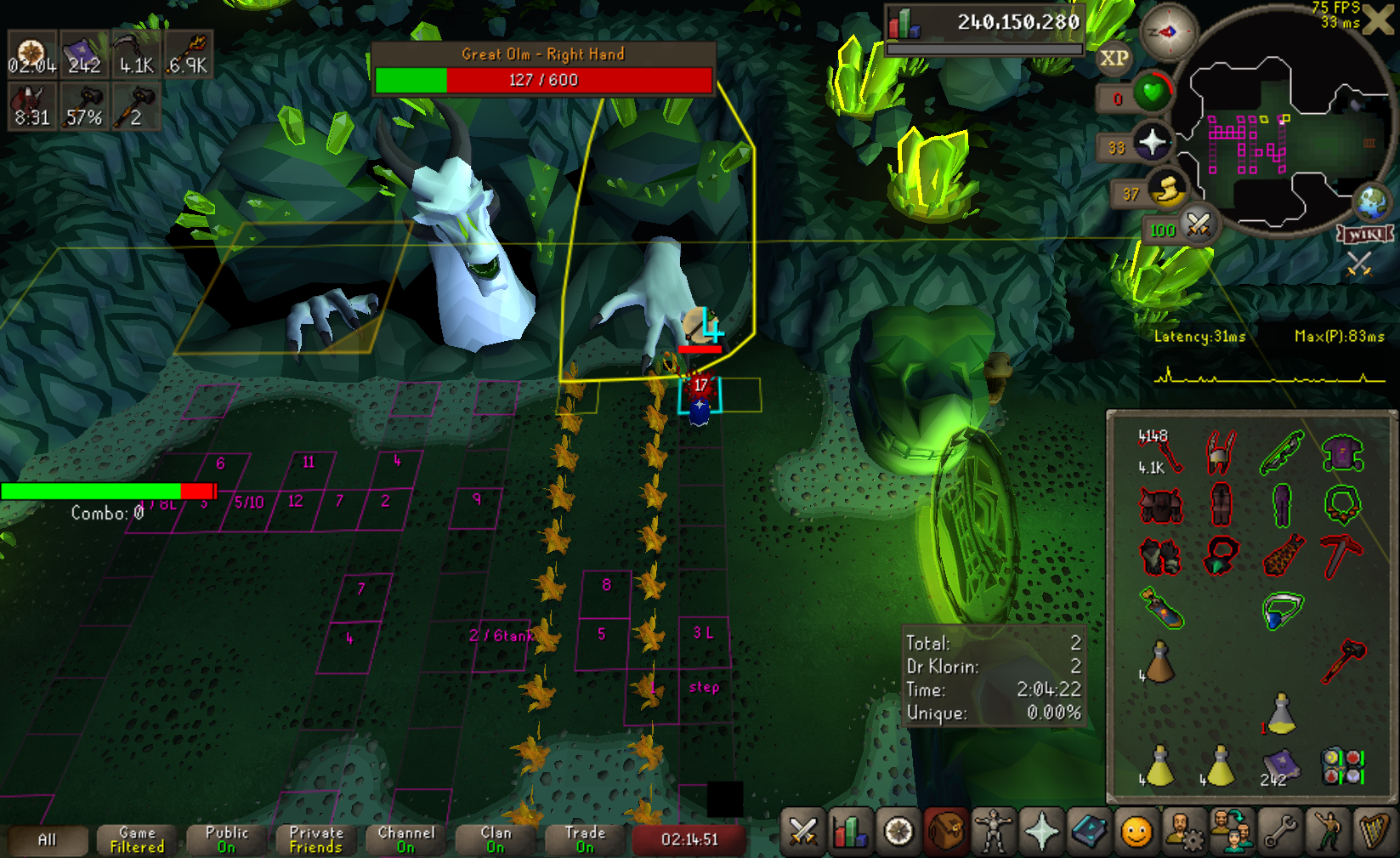Image resolution: width=1400 pixels, height=858 pixels.
Task: Use the special attack orb
Action: tap(1198, 225)
